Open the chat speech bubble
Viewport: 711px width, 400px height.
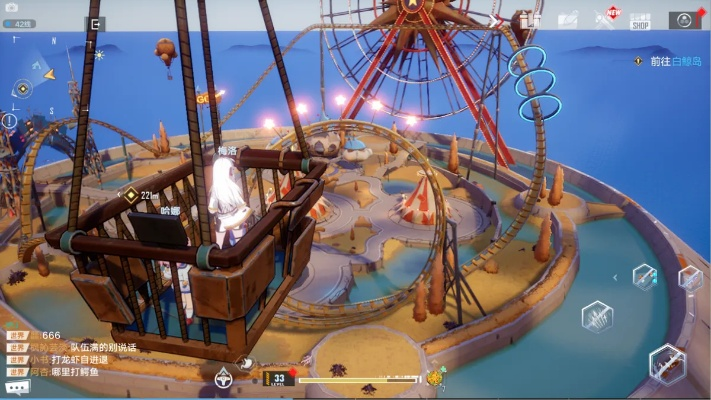(x=17, y=386)
